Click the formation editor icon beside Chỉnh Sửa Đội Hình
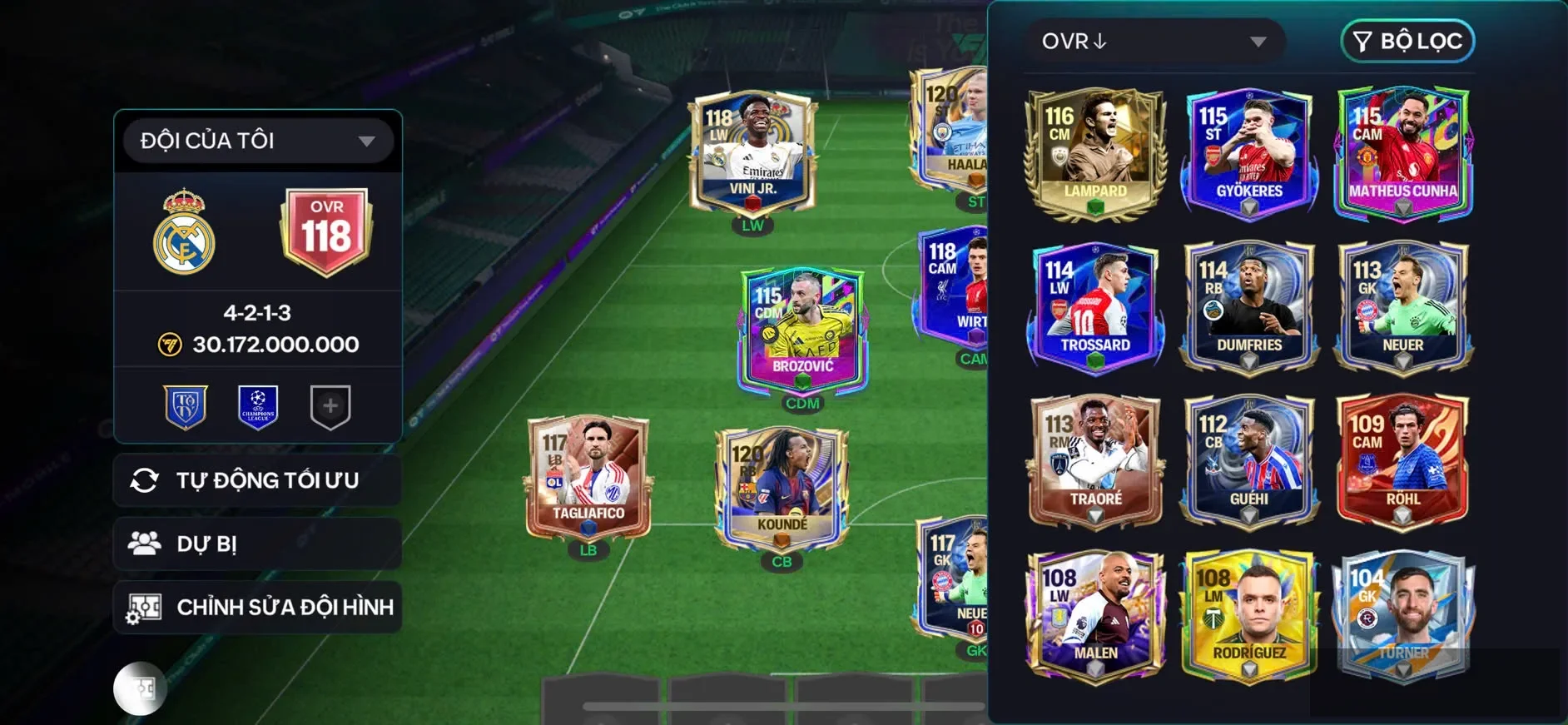 146,607
